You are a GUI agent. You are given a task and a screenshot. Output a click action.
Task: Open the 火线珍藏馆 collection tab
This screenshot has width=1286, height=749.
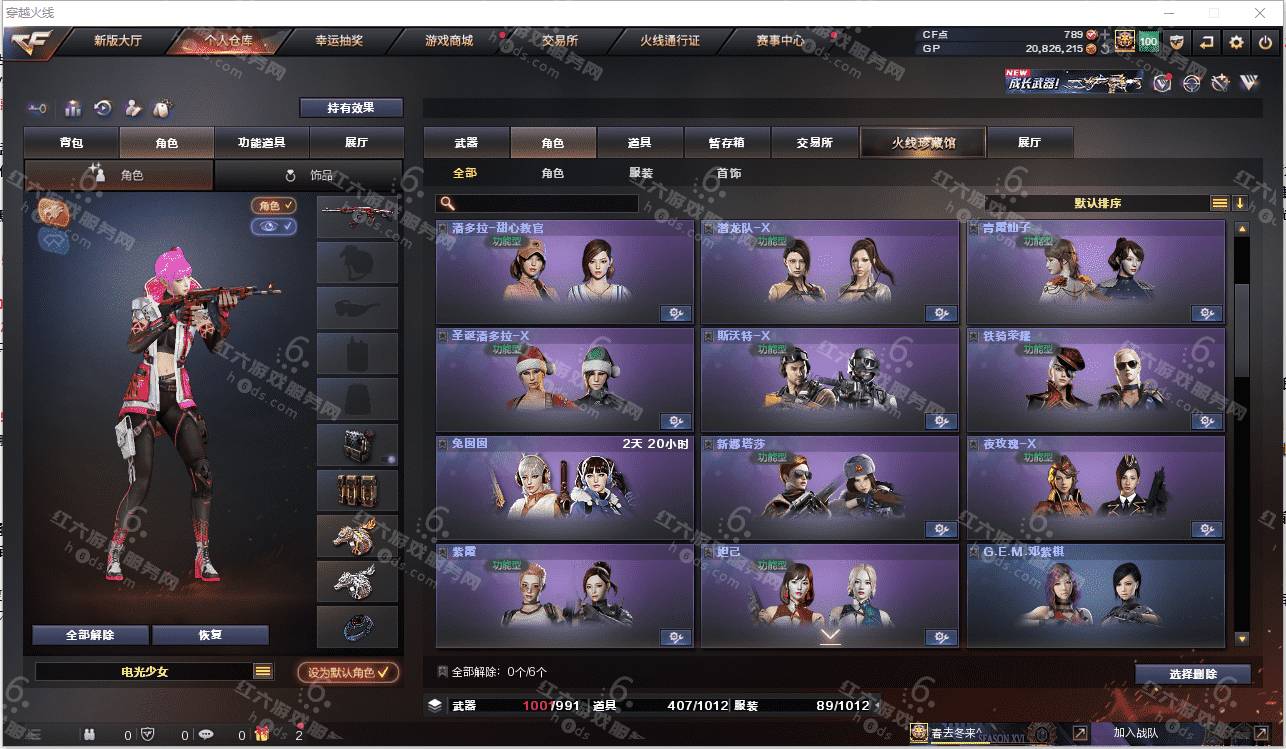[x=922, y=143]
